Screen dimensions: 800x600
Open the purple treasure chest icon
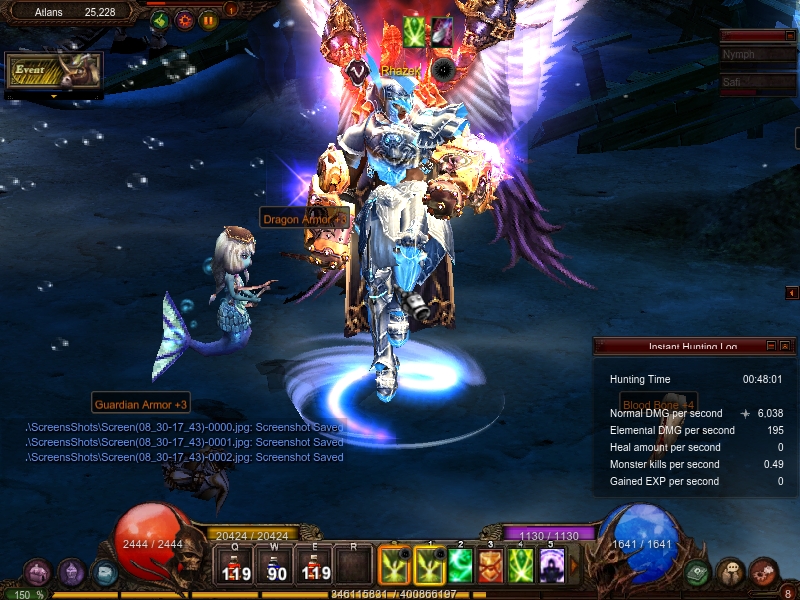point(38,573)
